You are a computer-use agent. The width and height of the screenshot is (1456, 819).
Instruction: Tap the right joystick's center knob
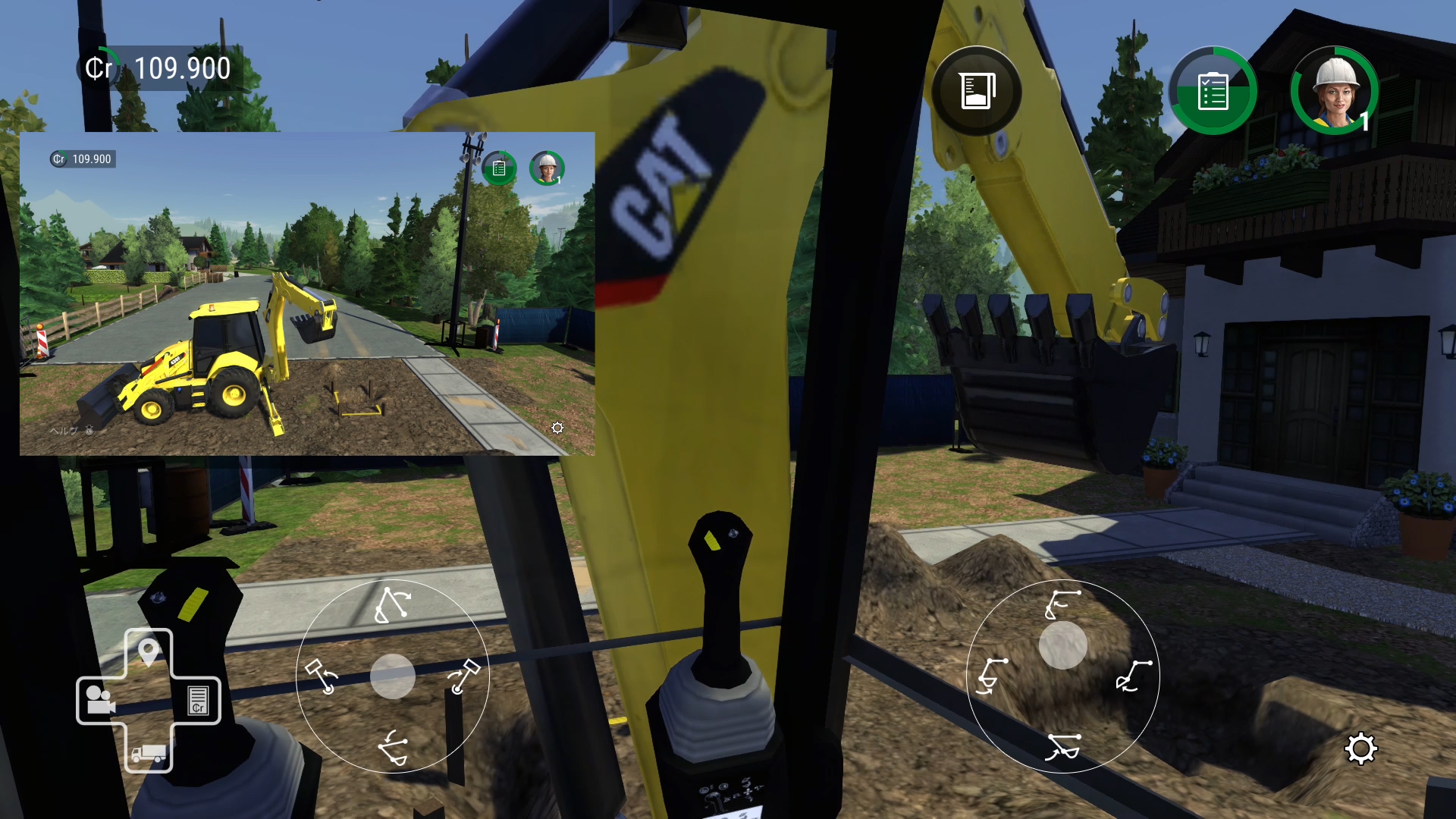pos(1062,645)
